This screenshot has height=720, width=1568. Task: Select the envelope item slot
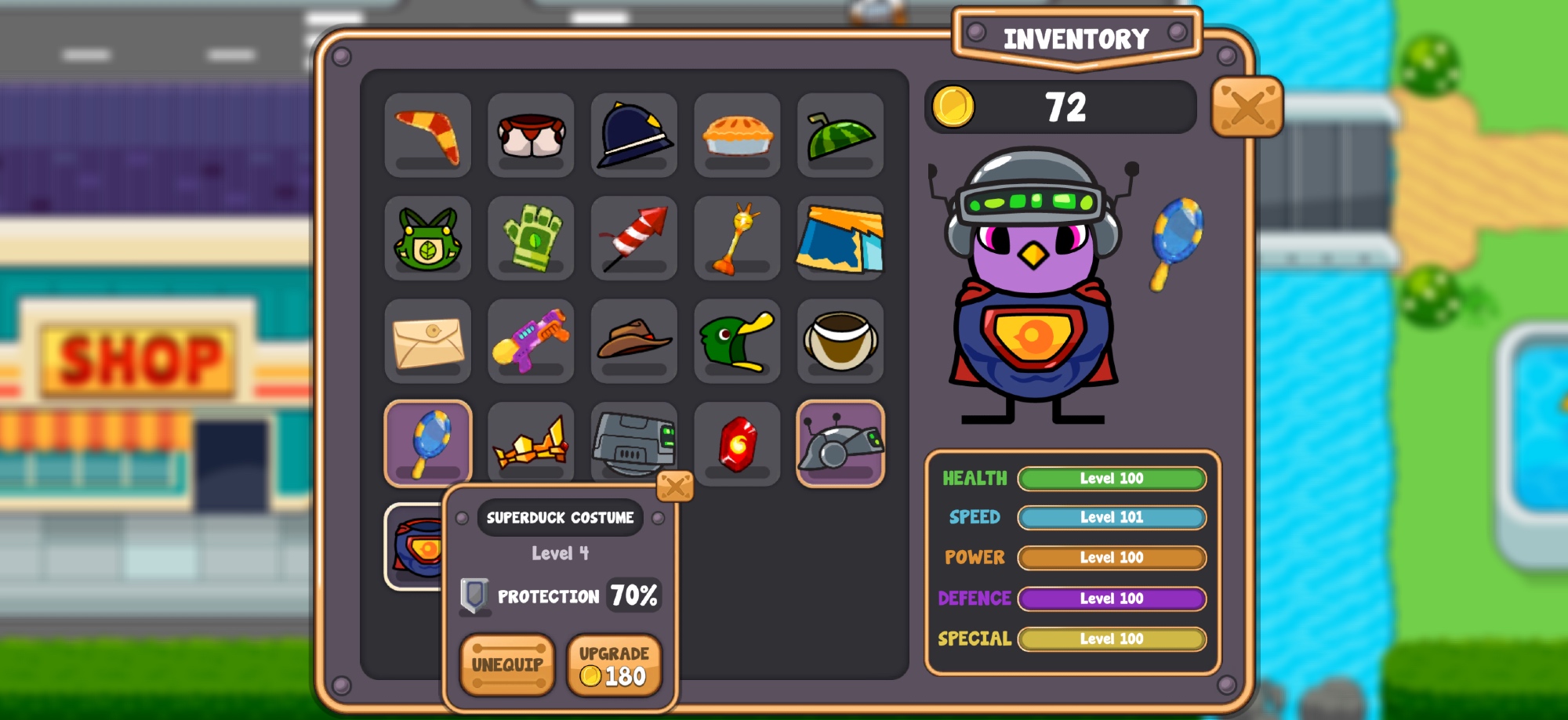pos(428,341)
